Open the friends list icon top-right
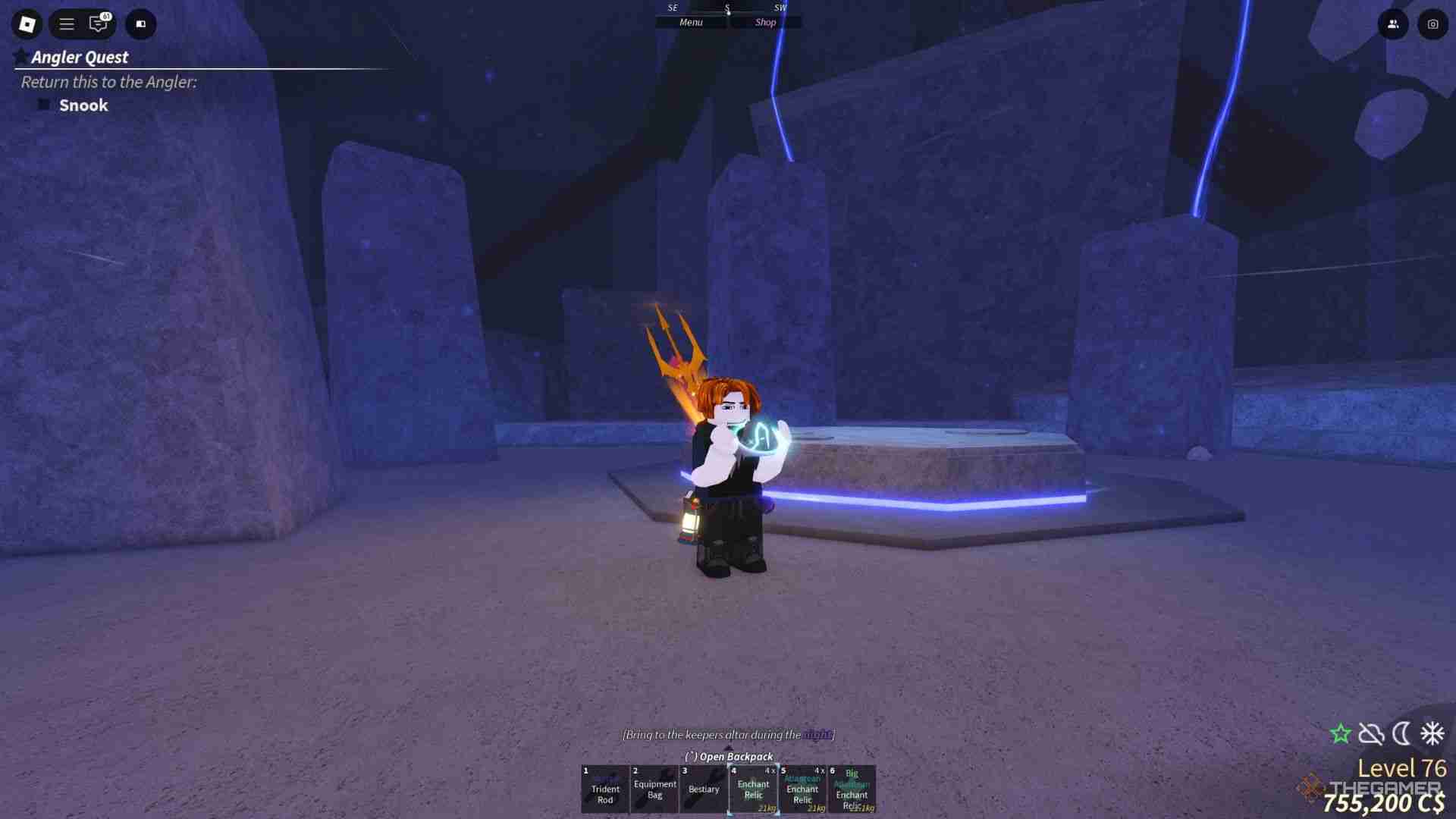 click(x=1394, y=24)
